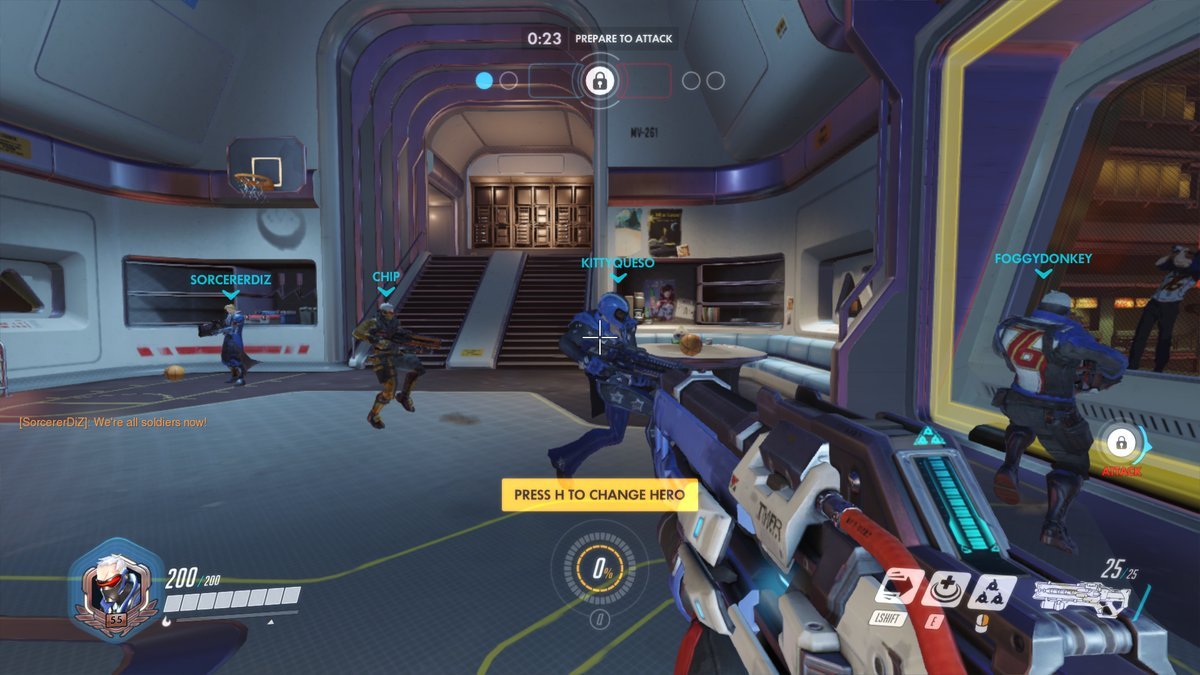1200x675 pixels.
Task: Open SorcererDiZ's chat message
Action: (x=113, y=422)
